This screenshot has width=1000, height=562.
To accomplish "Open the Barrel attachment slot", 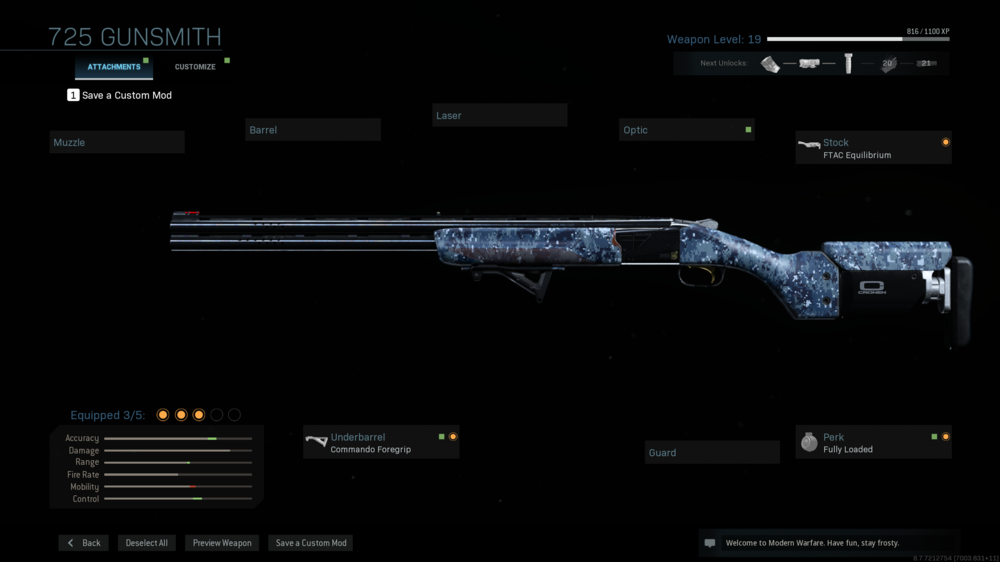I will click(313, 130).
